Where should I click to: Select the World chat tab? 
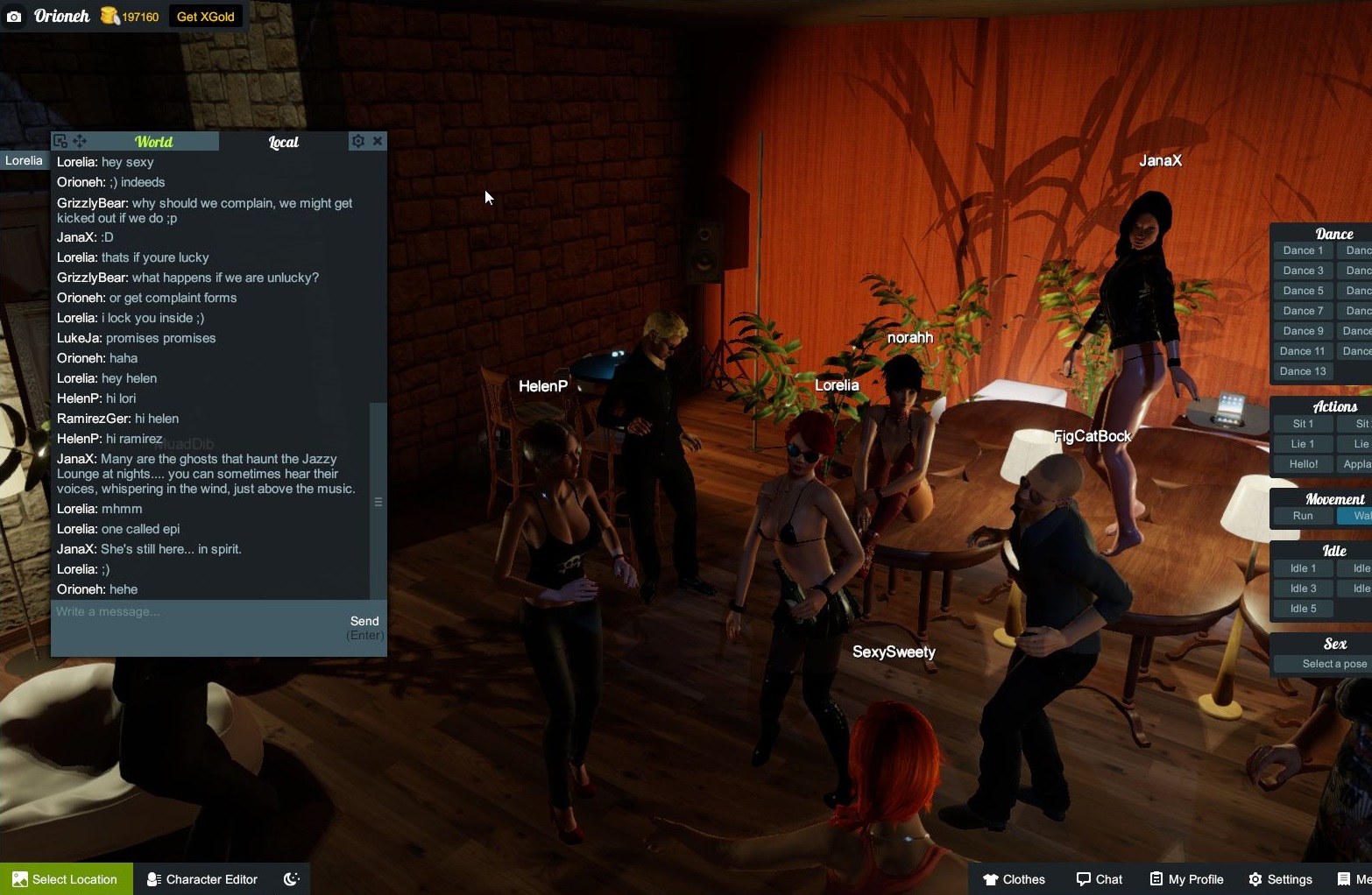[153, 141]
